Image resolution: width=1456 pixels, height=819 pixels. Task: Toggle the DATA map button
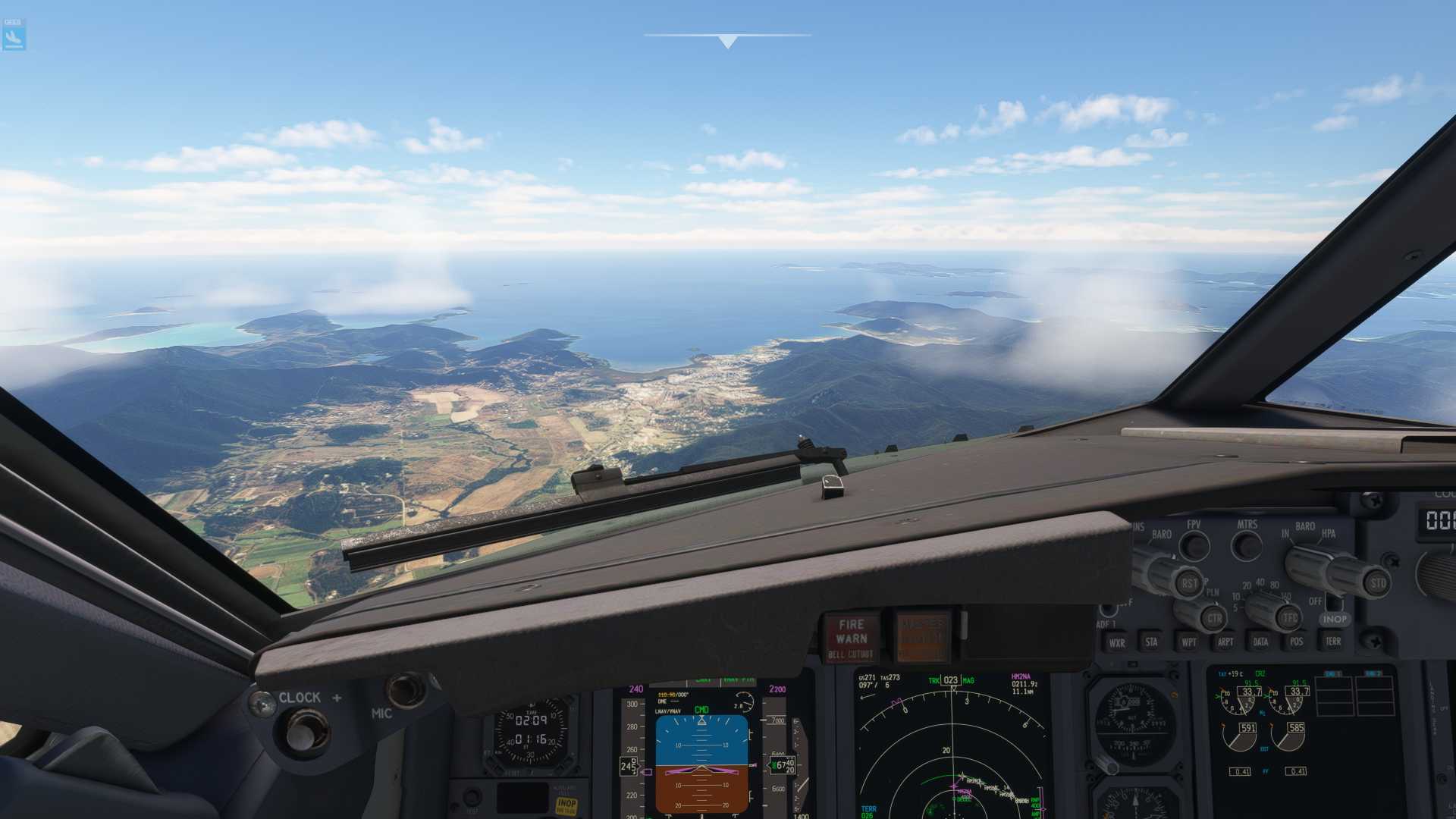[1260, 642]
